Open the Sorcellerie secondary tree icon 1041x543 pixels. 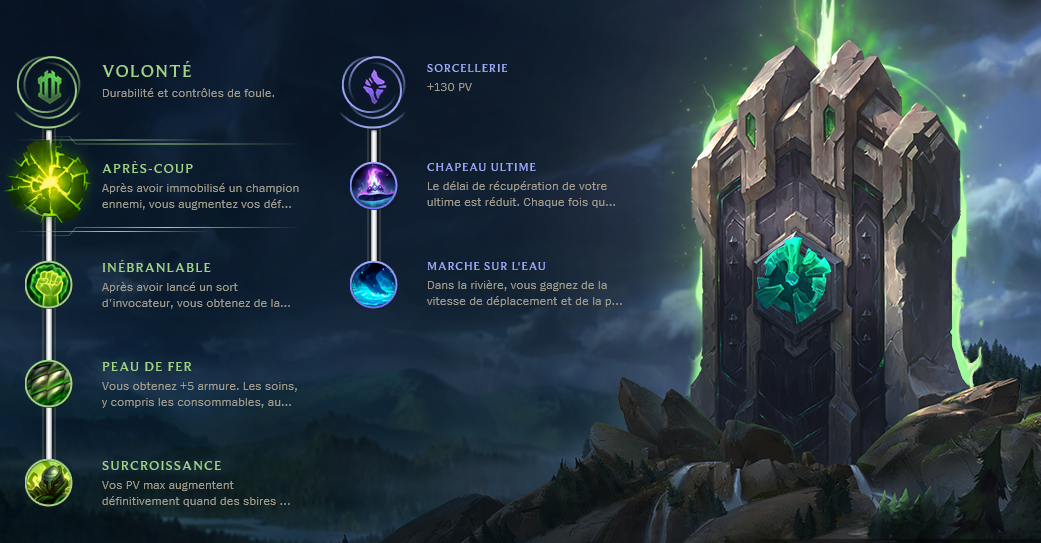pos(373,86)
